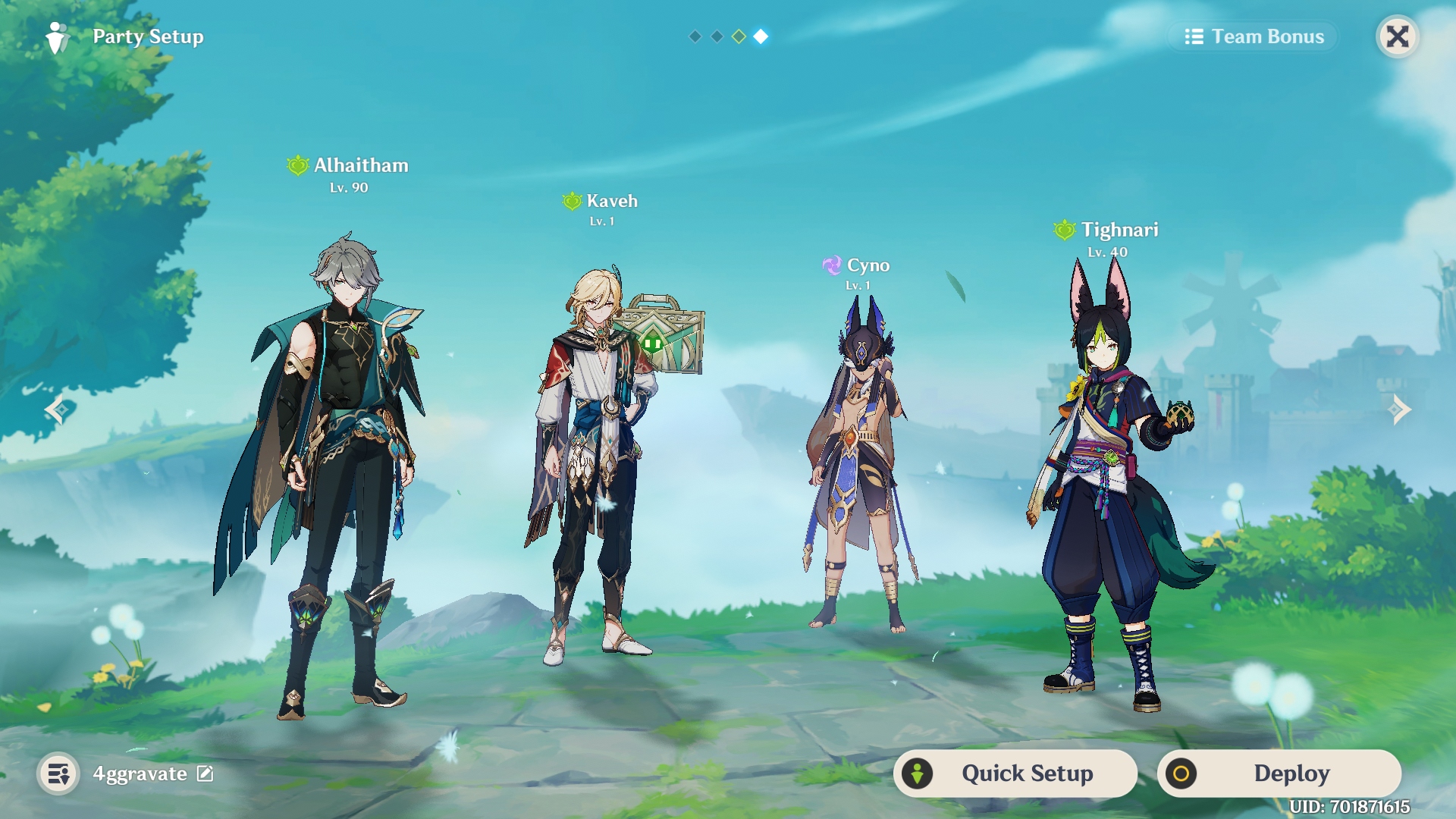Open the Team Bonus panel
The image size is (1456, 819).
pyautogui.click(x=1254, y=36)
